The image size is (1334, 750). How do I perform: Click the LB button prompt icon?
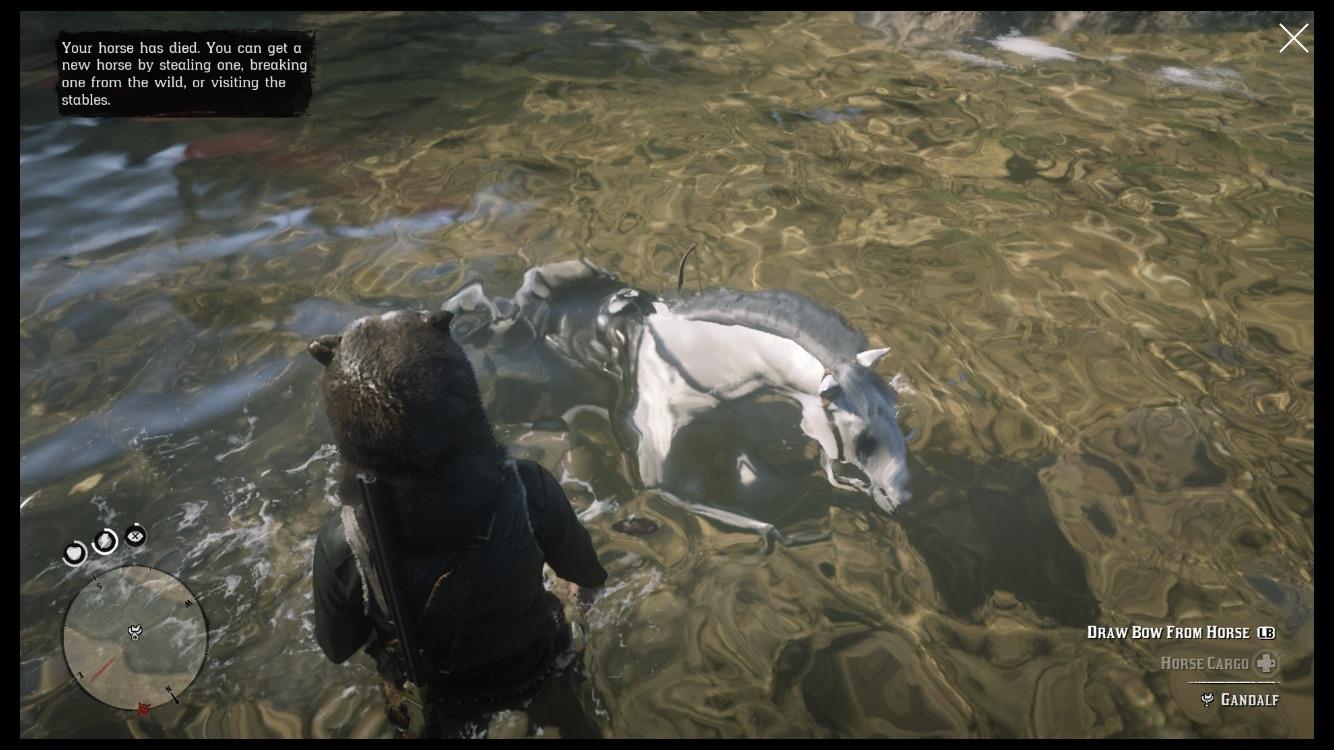click(1266, 633)
